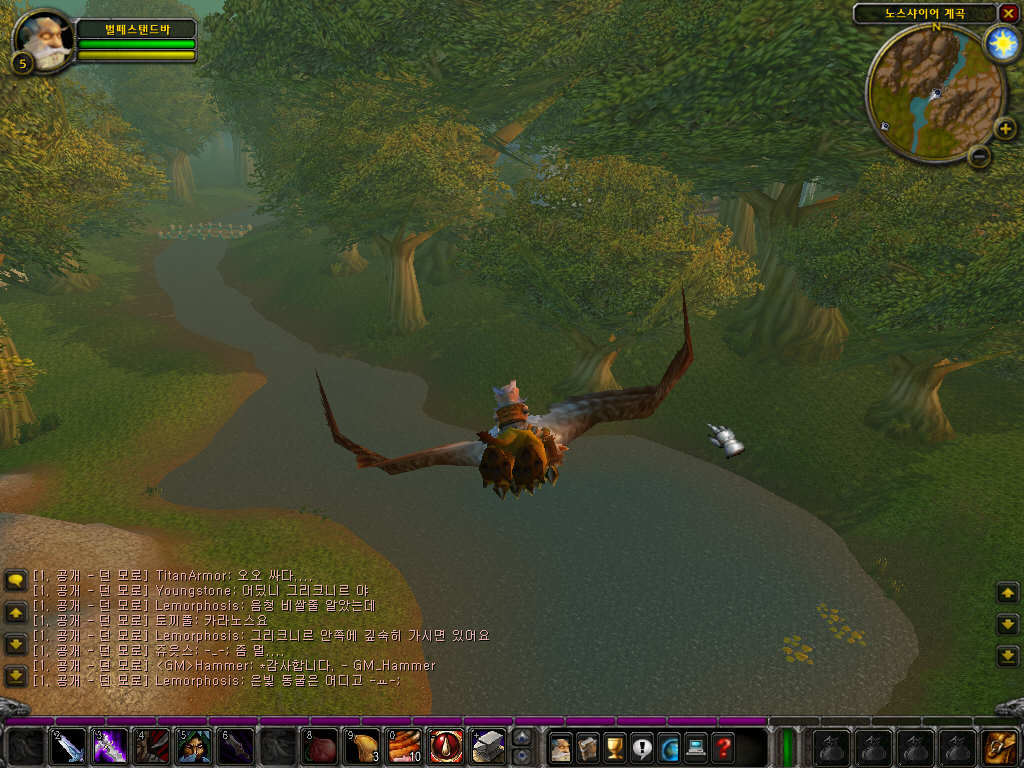The image size is (1024, 768).
Task: Use the glowing purple sword ability
Action: point(110,747)
